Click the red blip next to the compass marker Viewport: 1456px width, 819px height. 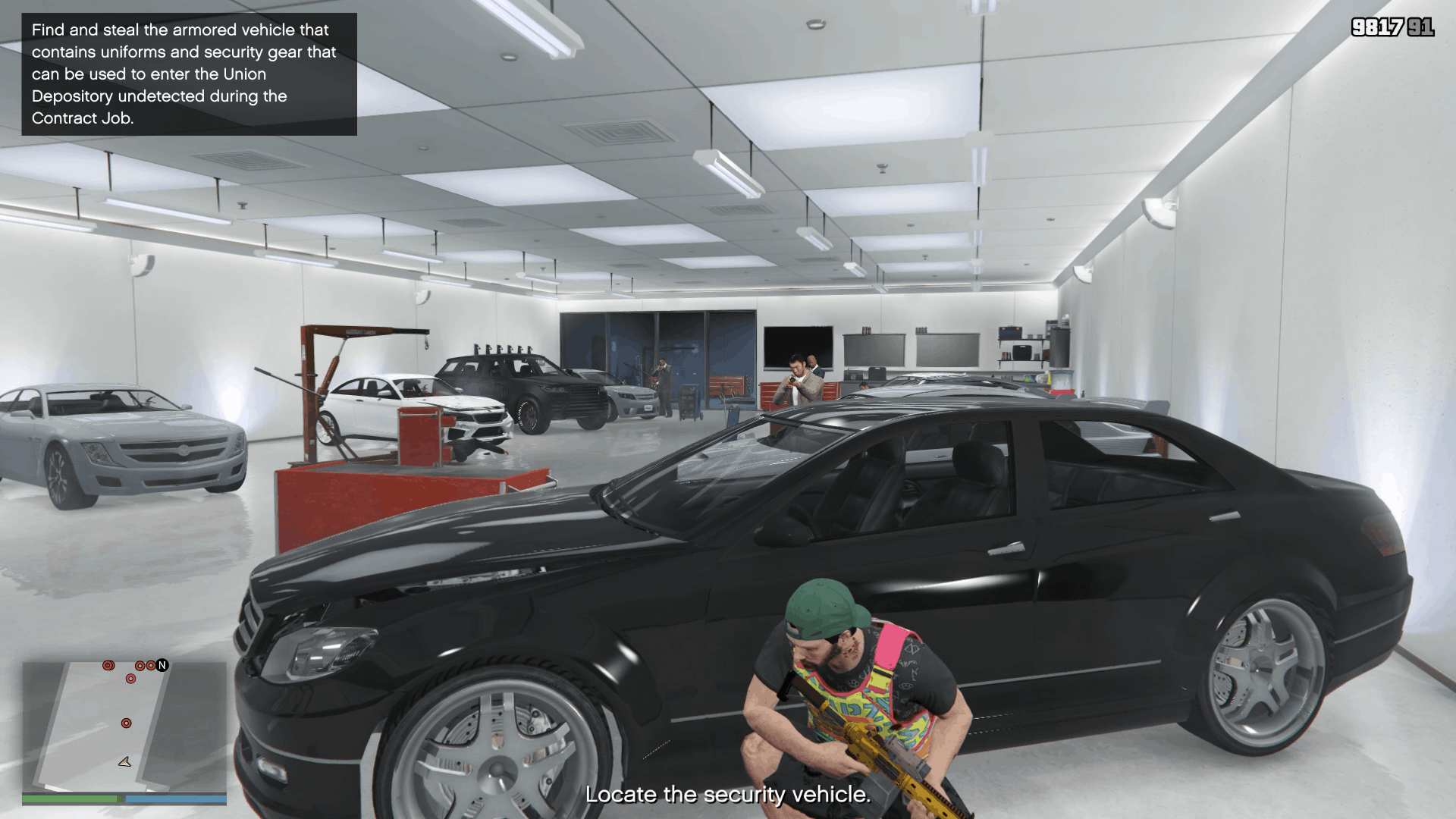(x=151, y=665)
